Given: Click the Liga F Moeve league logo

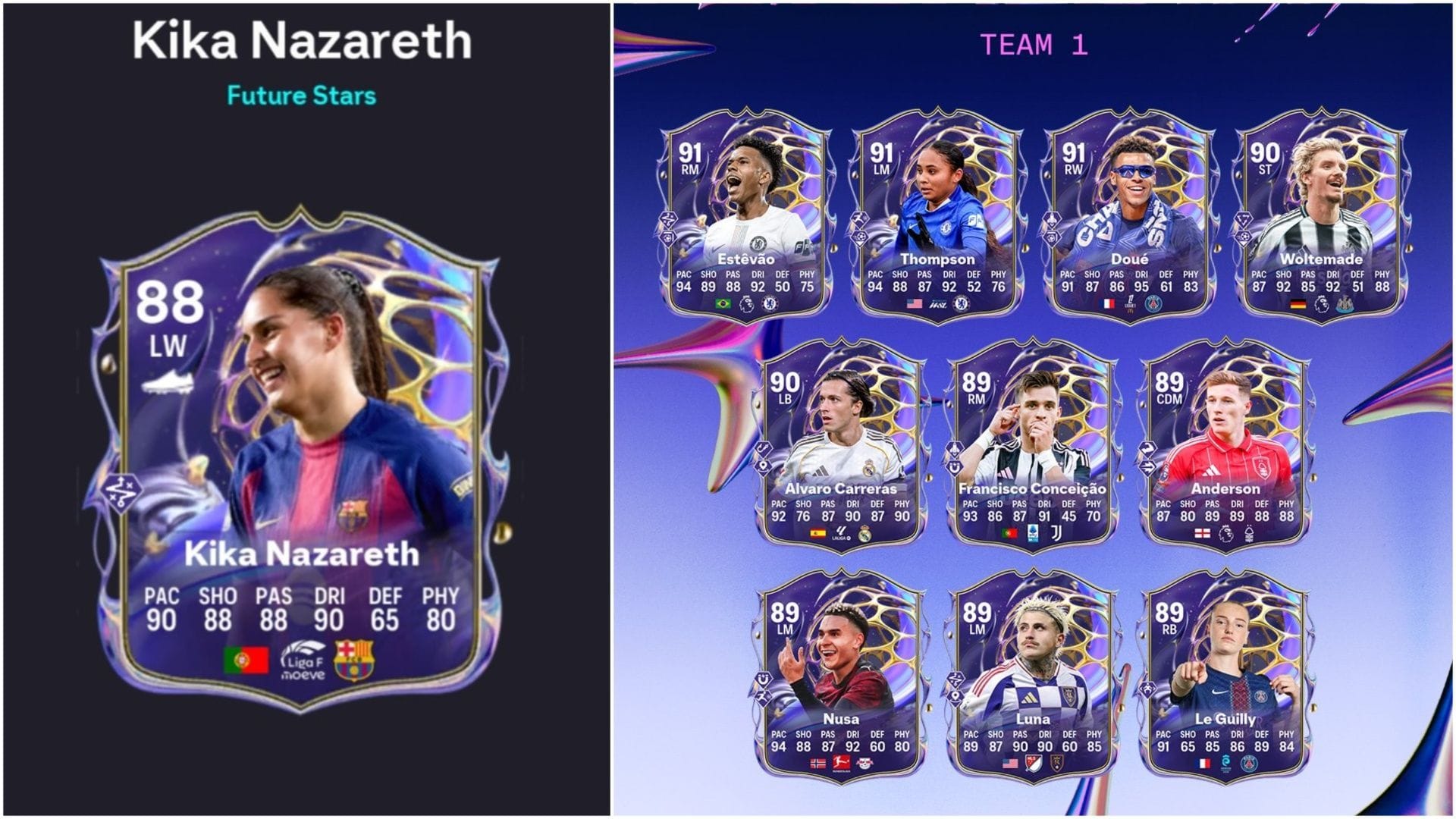Looking at the screenshot, I should coord(303,661).
